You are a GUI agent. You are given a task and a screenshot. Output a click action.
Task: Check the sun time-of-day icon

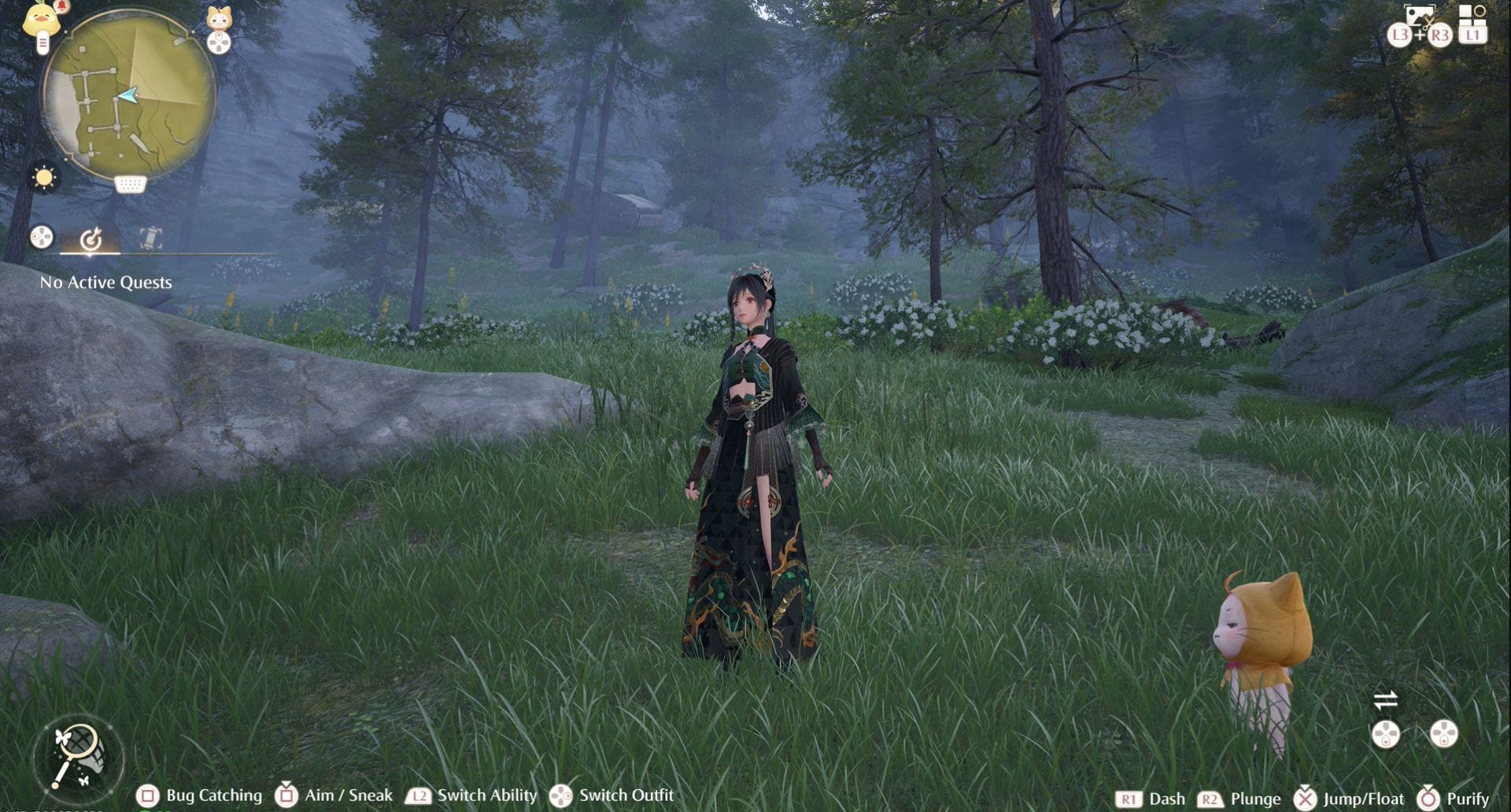coord(44,178)
